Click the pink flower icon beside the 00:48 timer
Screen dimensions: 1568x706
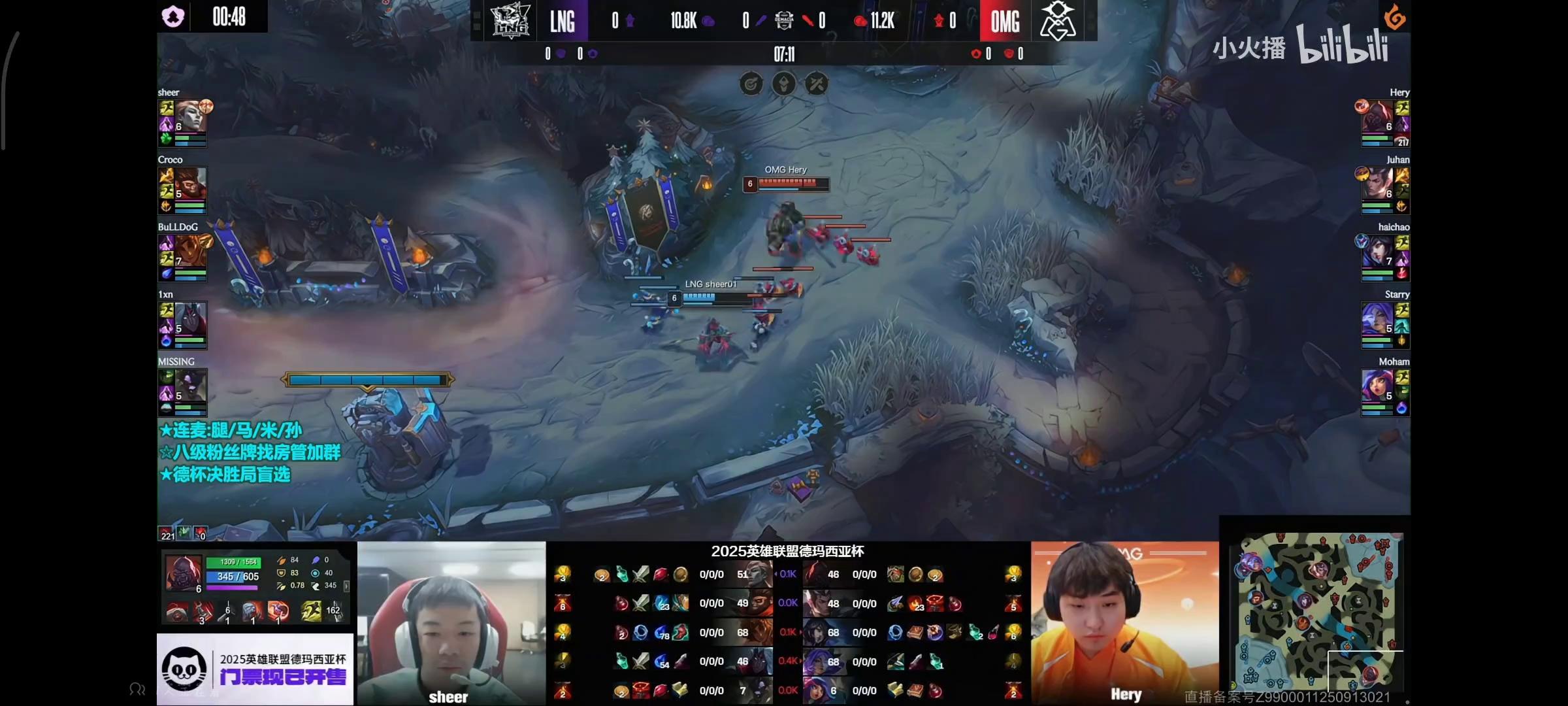click(173, 16)
